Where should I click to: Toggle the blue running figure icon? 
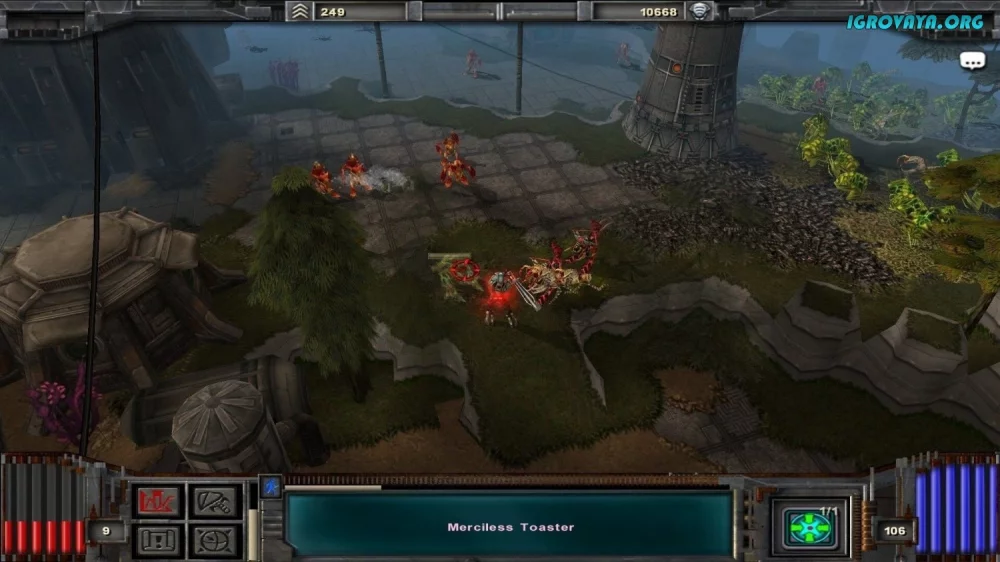click(270, 487)
